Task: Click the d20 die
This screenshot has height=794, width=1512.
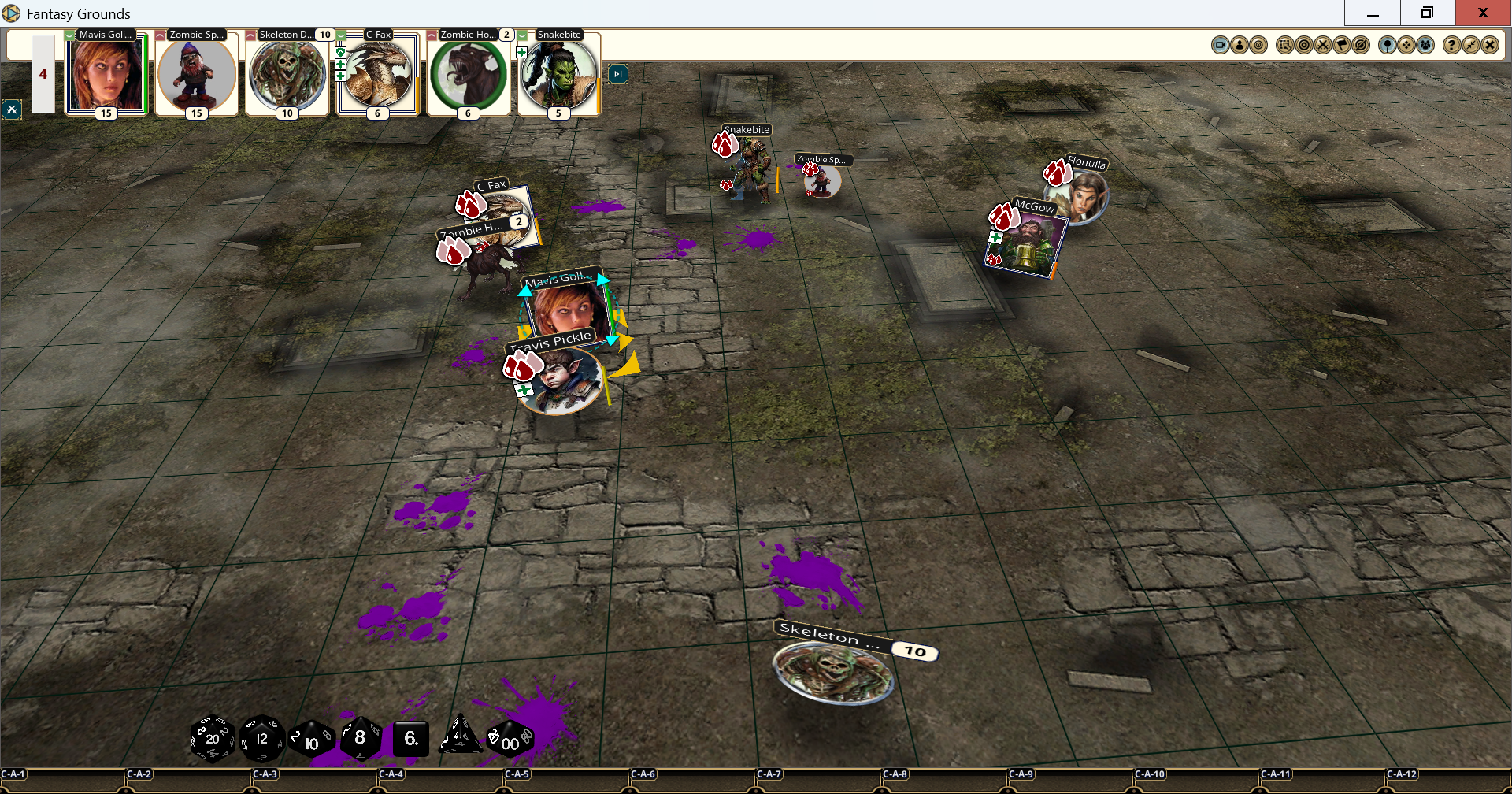Action: pos(212,739)
